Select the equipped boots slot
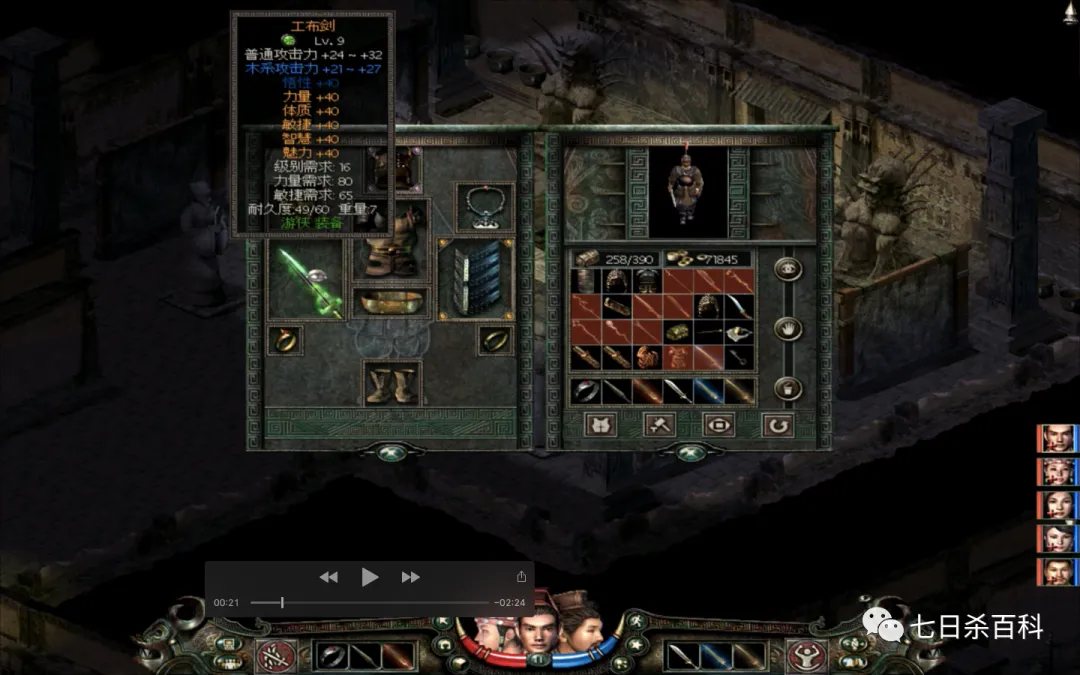Screen dimensions: 1080x675 tap(390, 384)
